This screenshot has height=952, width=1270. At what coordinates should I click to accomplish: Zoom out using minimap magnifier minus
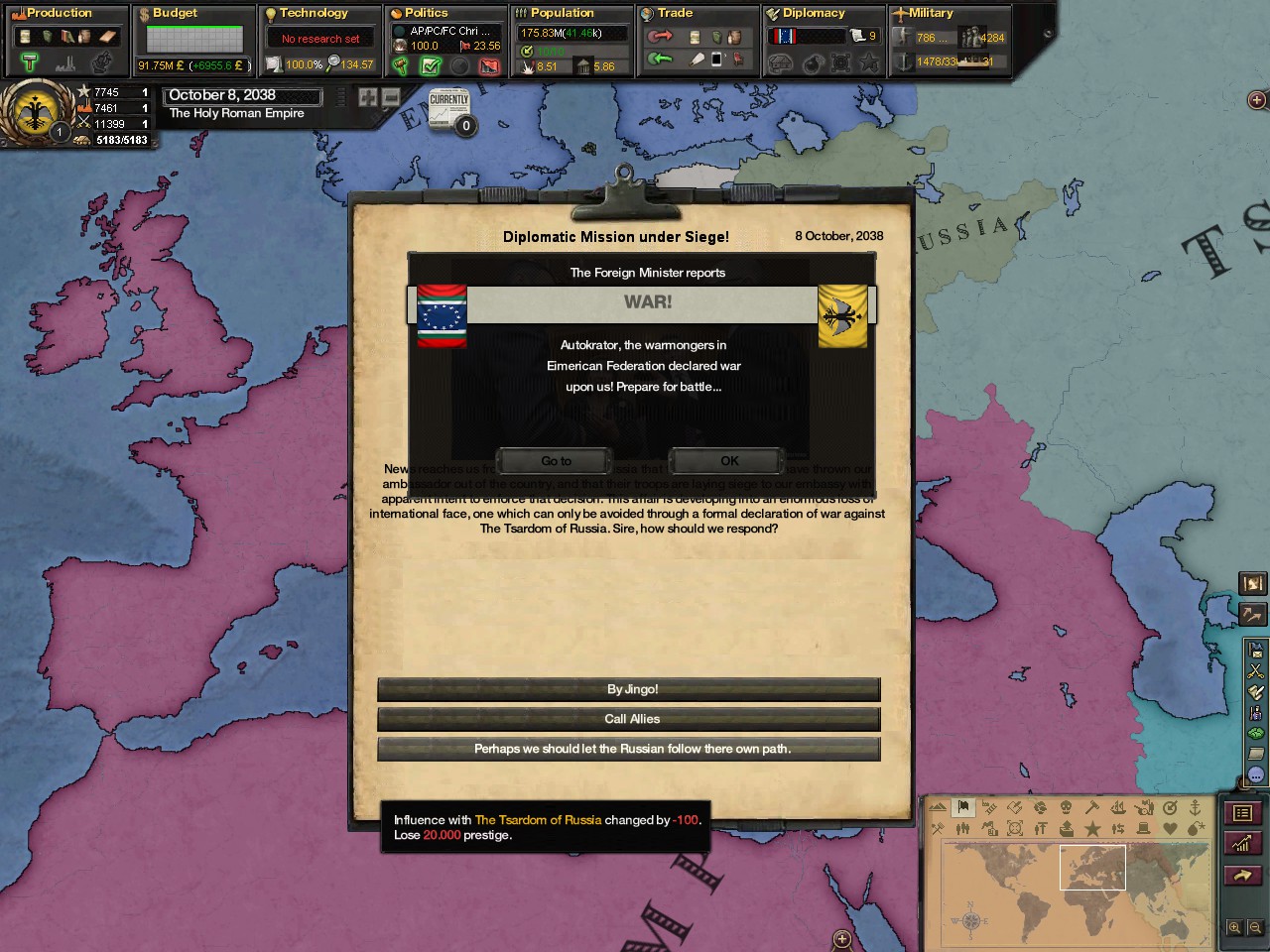coord(1254,928)
